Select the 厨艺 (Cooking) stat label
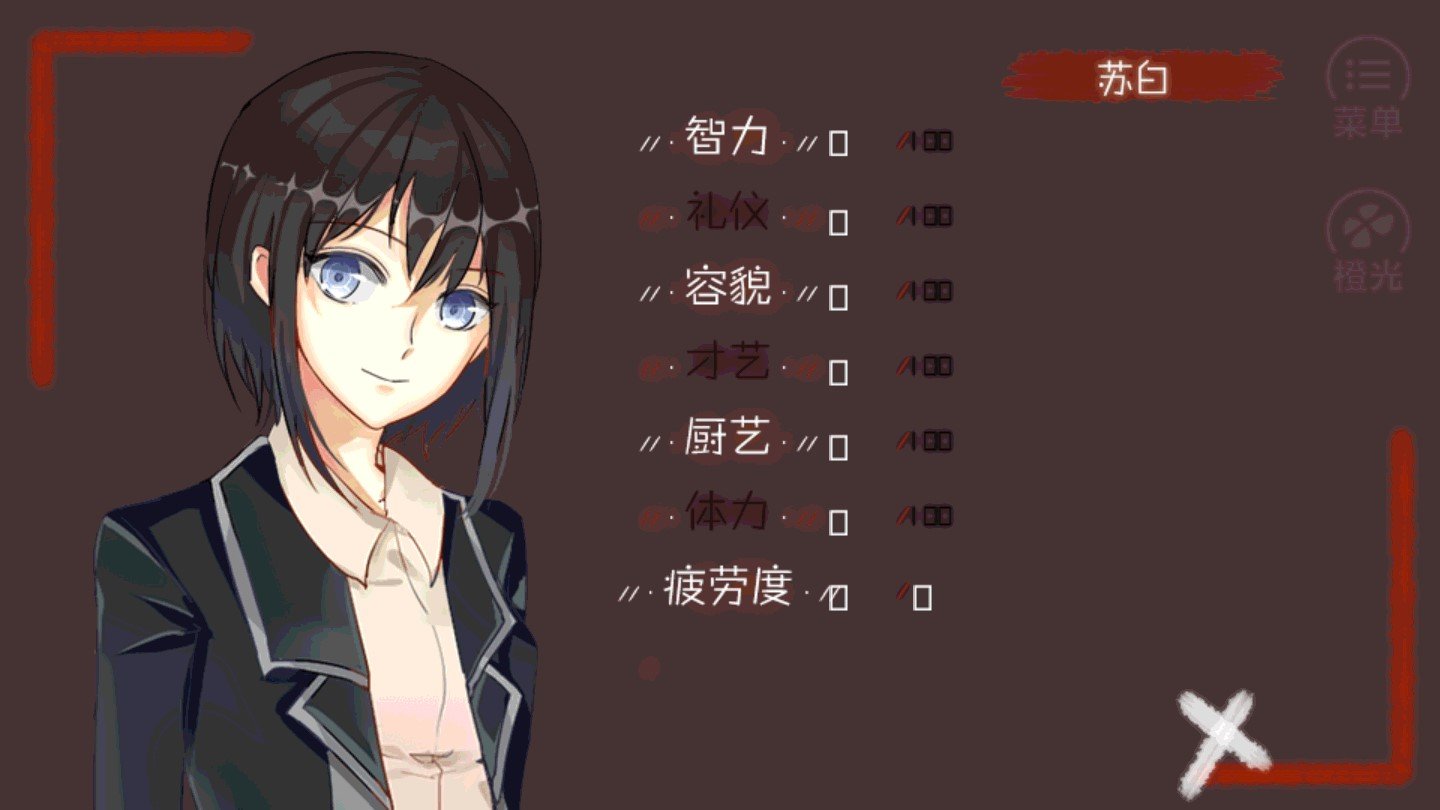This screenshot has width=1440, height=810. 727,440
